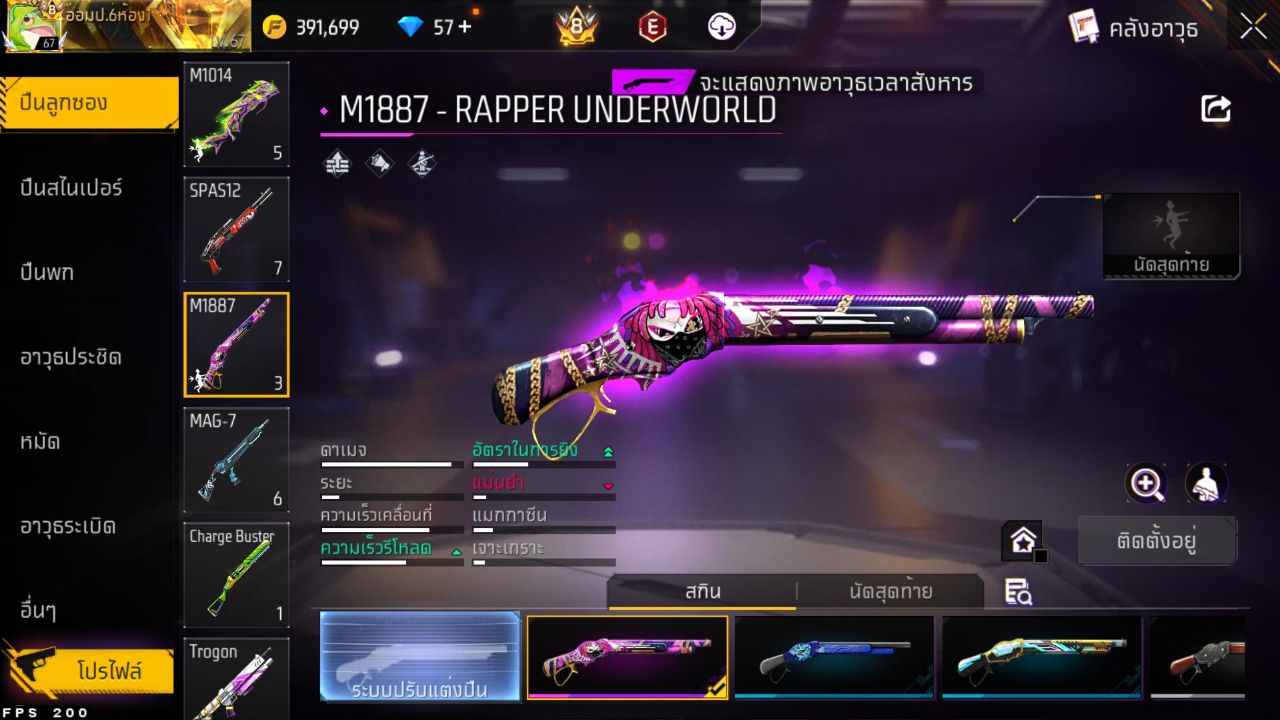The height and width of the screenshot is (720, 1280).
Task: Select the SPAS12 weapon thumbnail
Action: coord(236,230)
